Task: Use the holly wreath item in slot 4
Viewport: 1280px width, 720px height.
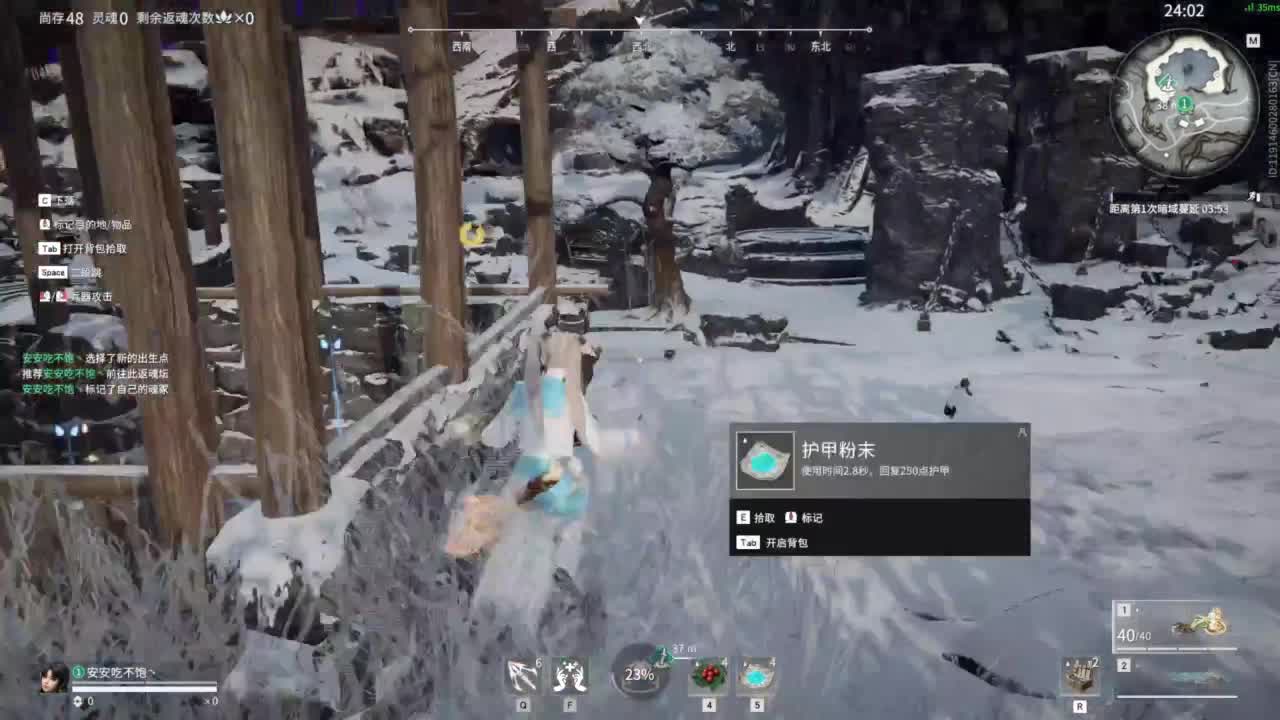Action: [x=710, y=678]
